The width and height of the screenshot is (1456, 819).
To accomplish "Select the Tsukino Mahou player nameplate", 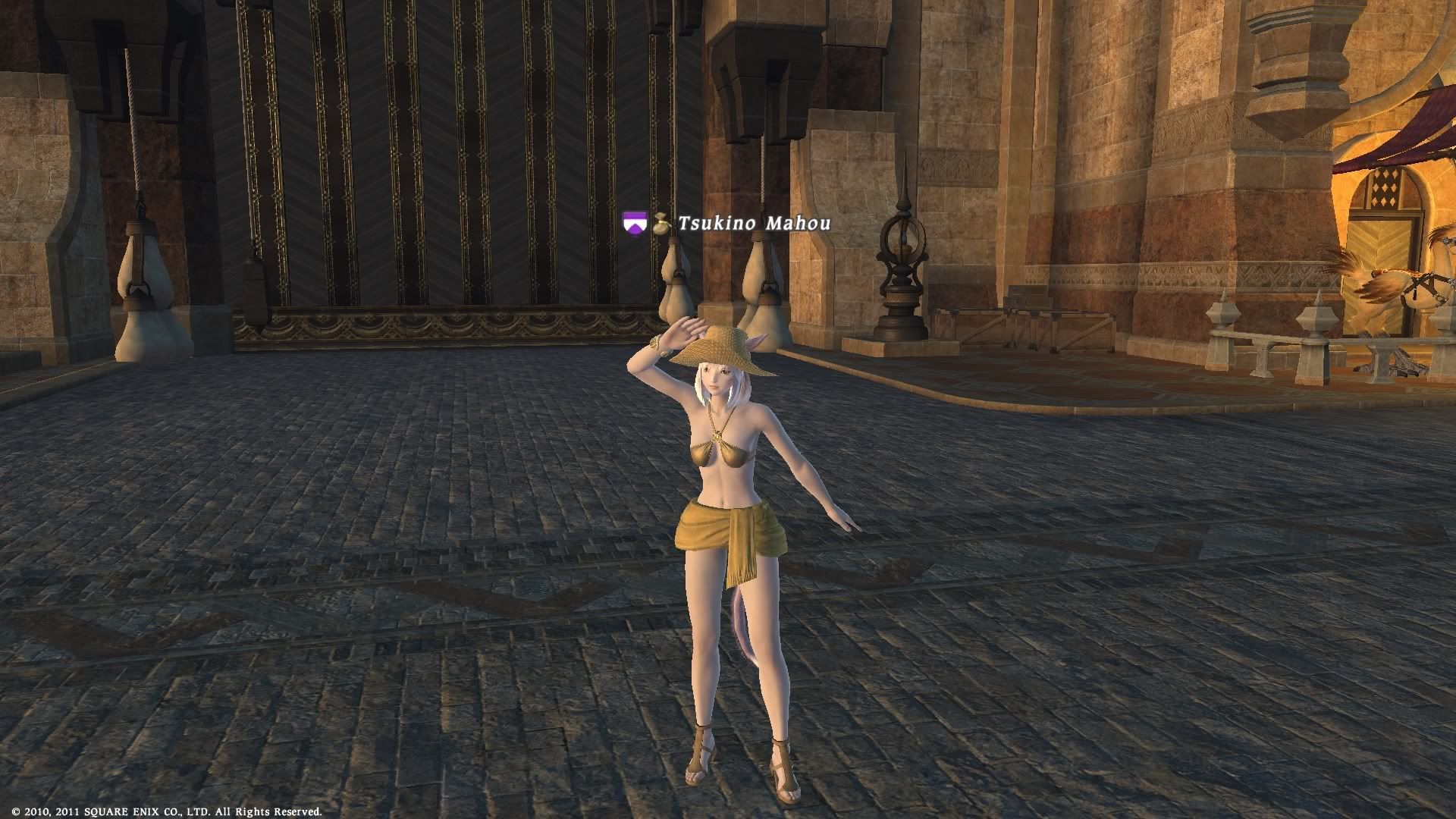I will click(x=753, y=223).
